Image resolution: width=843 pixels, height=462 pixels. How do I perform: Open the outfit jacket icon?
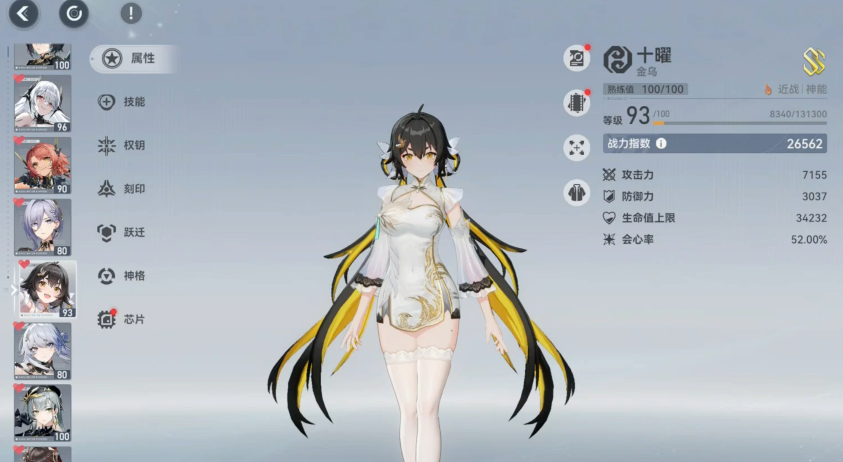click(x=577, y=192)
